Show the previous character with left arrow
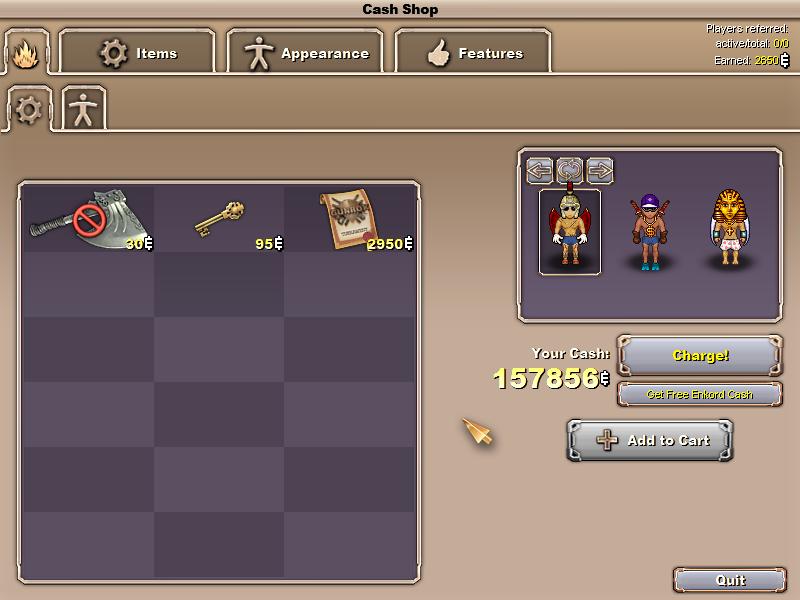 tap(540, 170)
